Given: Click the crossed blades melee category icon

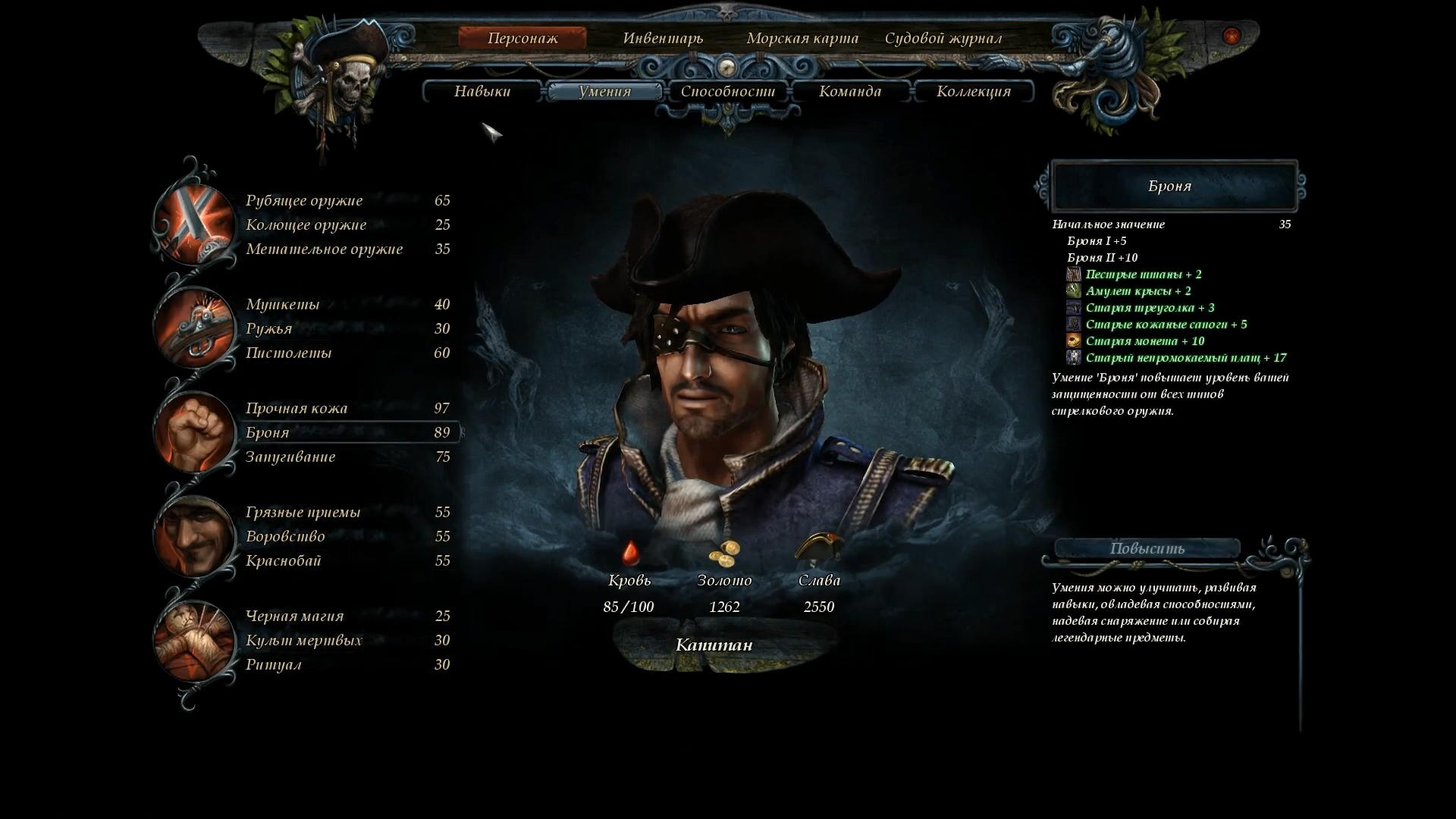Looking at the screenshot, I should [x=194, y=224].
